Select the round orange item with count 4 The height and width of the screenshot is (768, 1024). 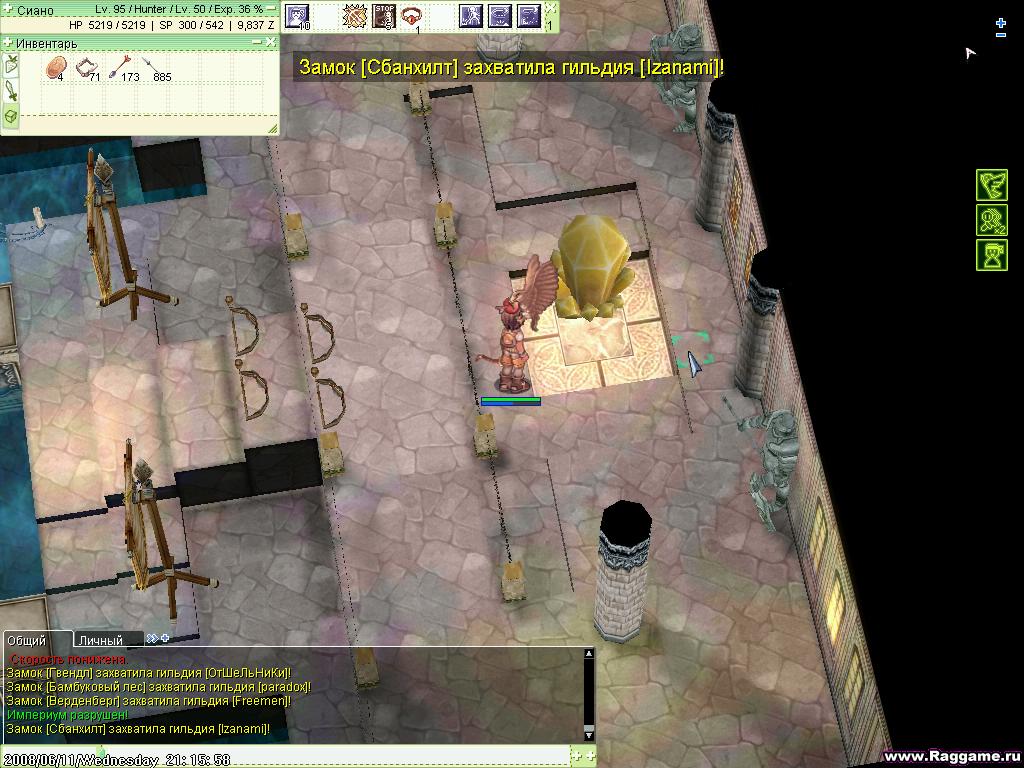point(56,68)
